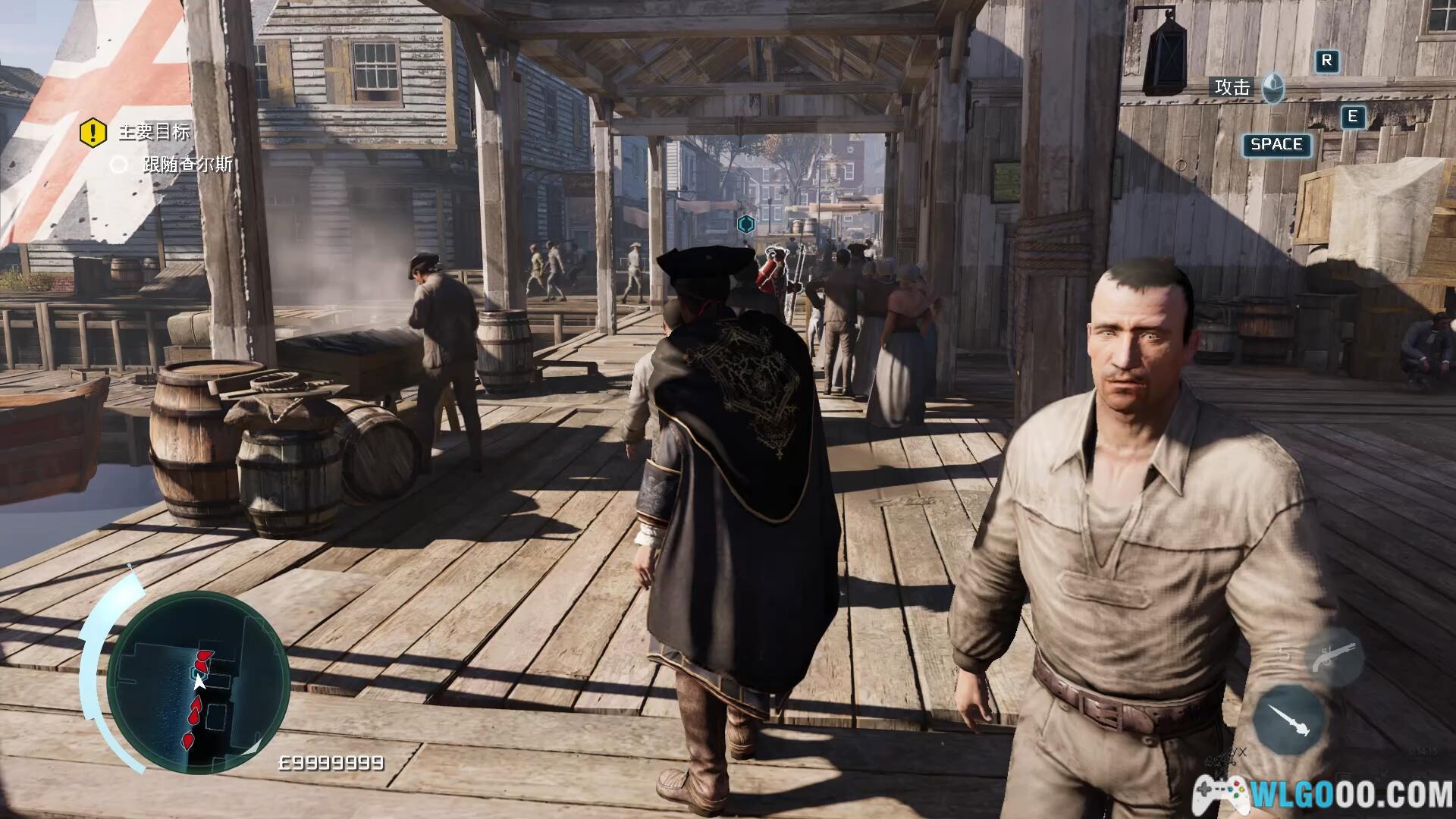Open the WLGOOO.COM watermark logo
Image resolution: width=1456 pixels, height=819 pixels.
coord(1324,792)
